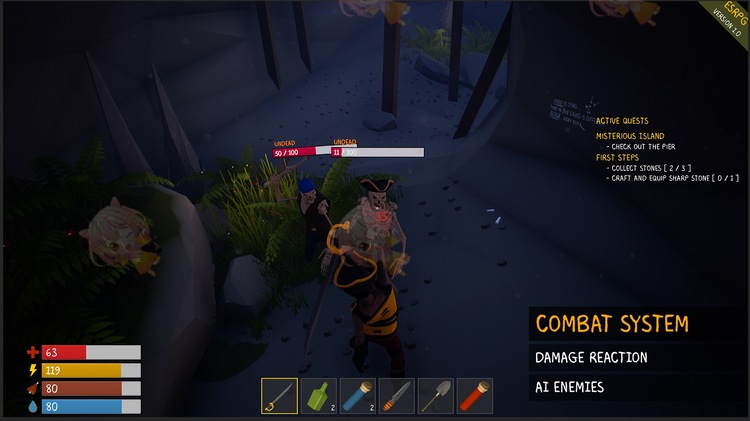Select the cutlass sword hotbar slot
Image resolution: width=750 pixels, height=421 pixels.
click(x=280, y=395)
